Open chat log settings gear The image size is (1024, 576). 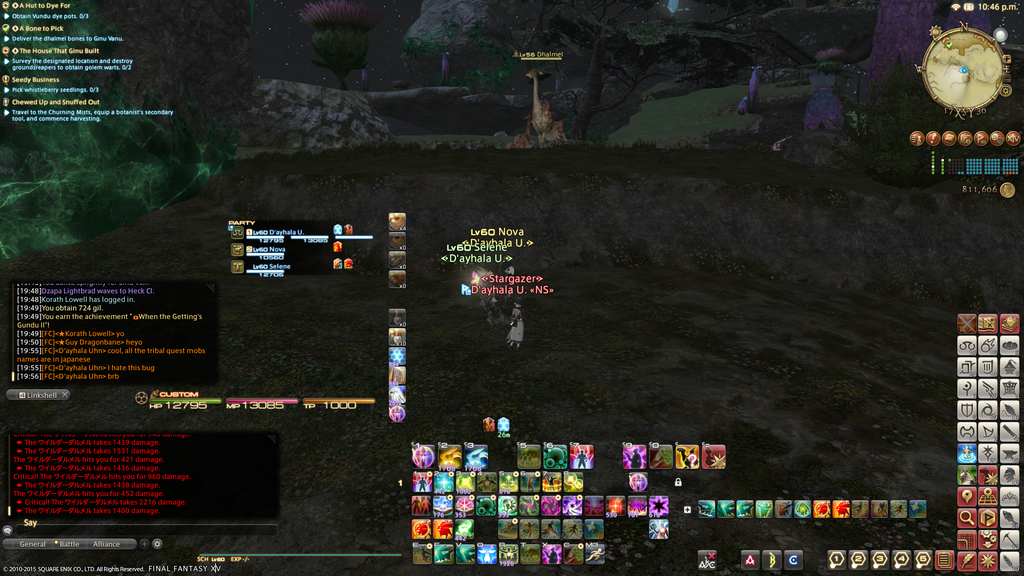coord(157,544)
